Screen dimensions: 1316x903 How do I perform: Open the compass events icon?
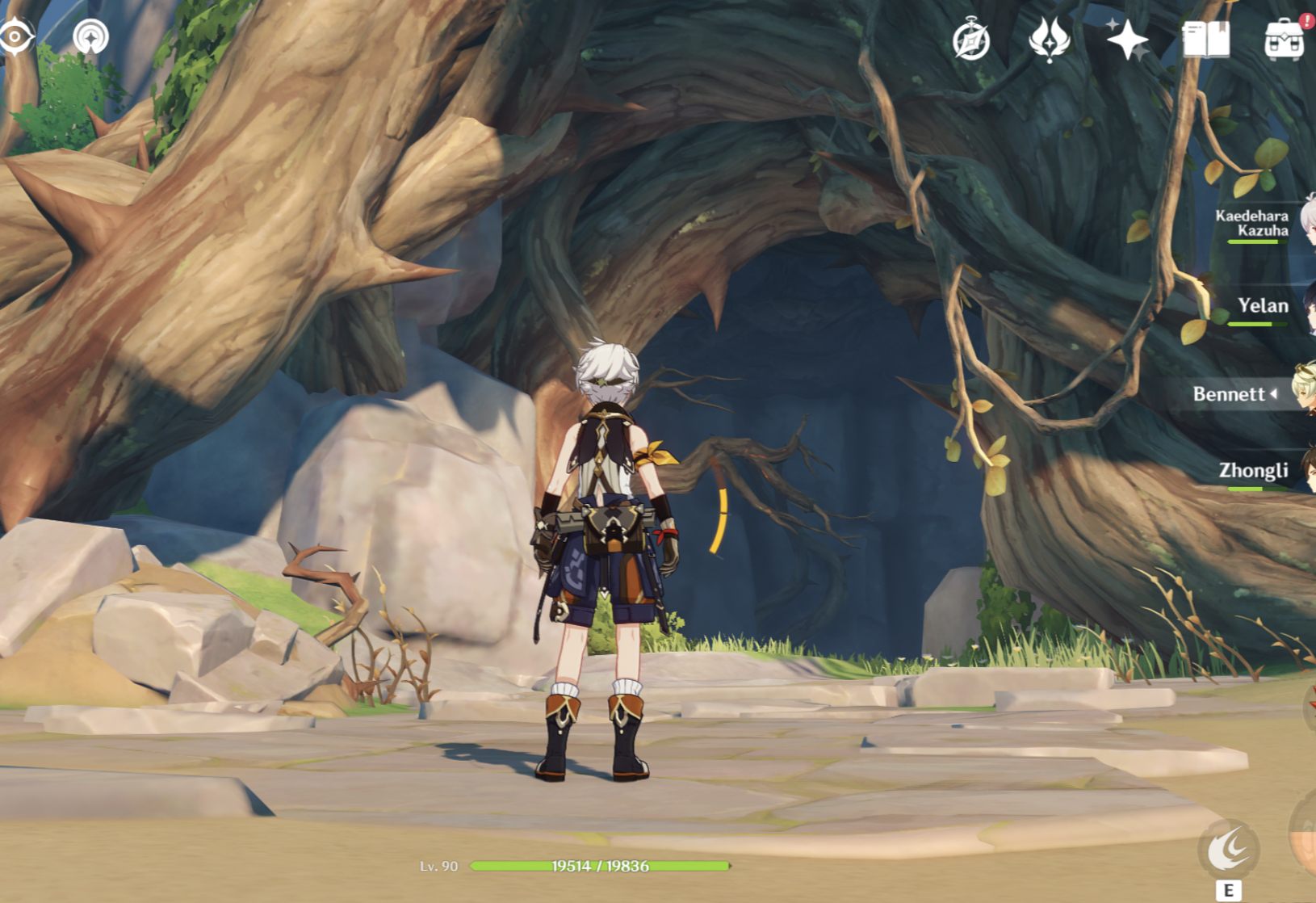click(x=971, y=40)
